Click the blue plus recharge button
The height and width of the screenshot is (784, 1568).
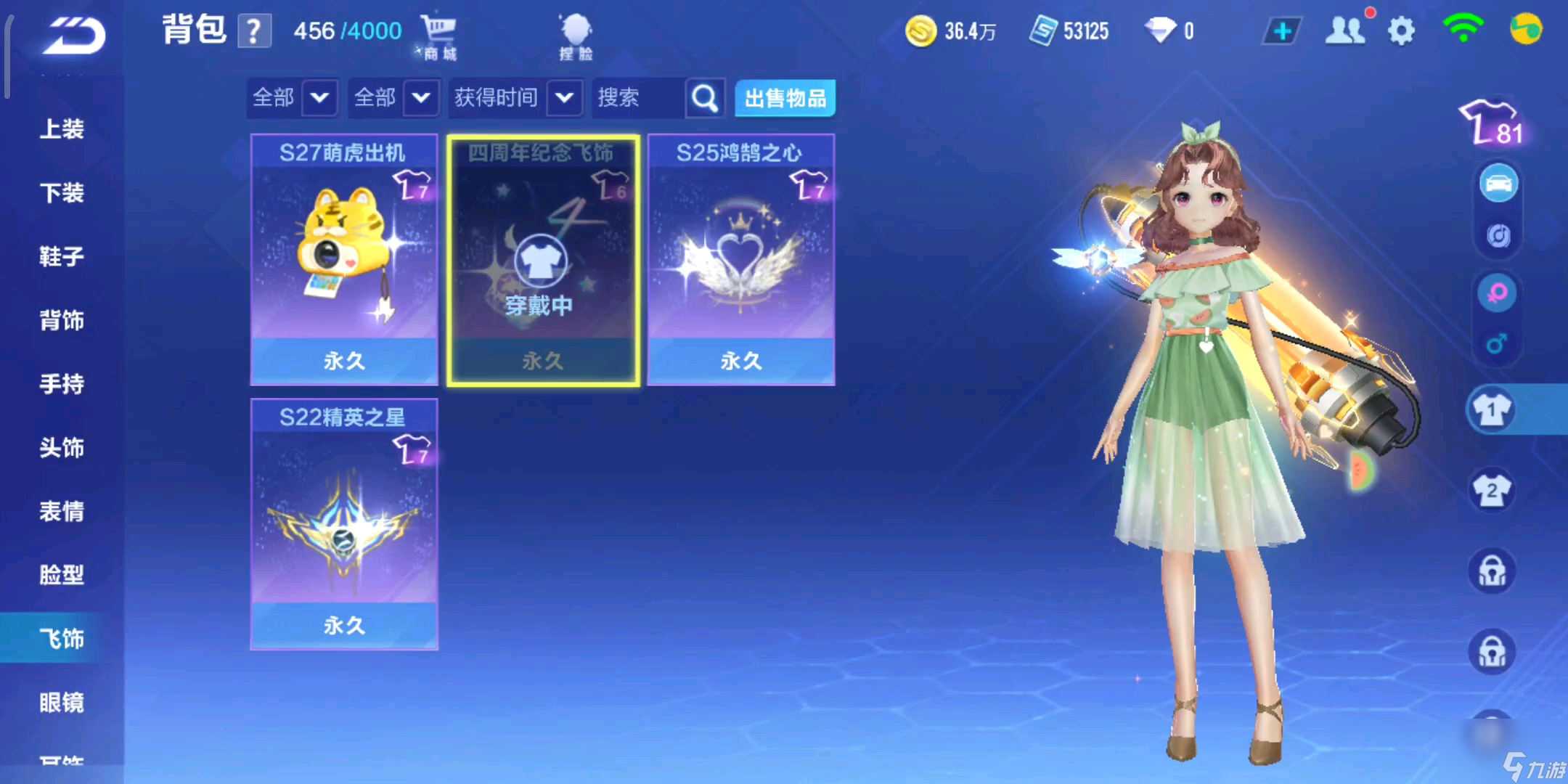[1282, 31]
